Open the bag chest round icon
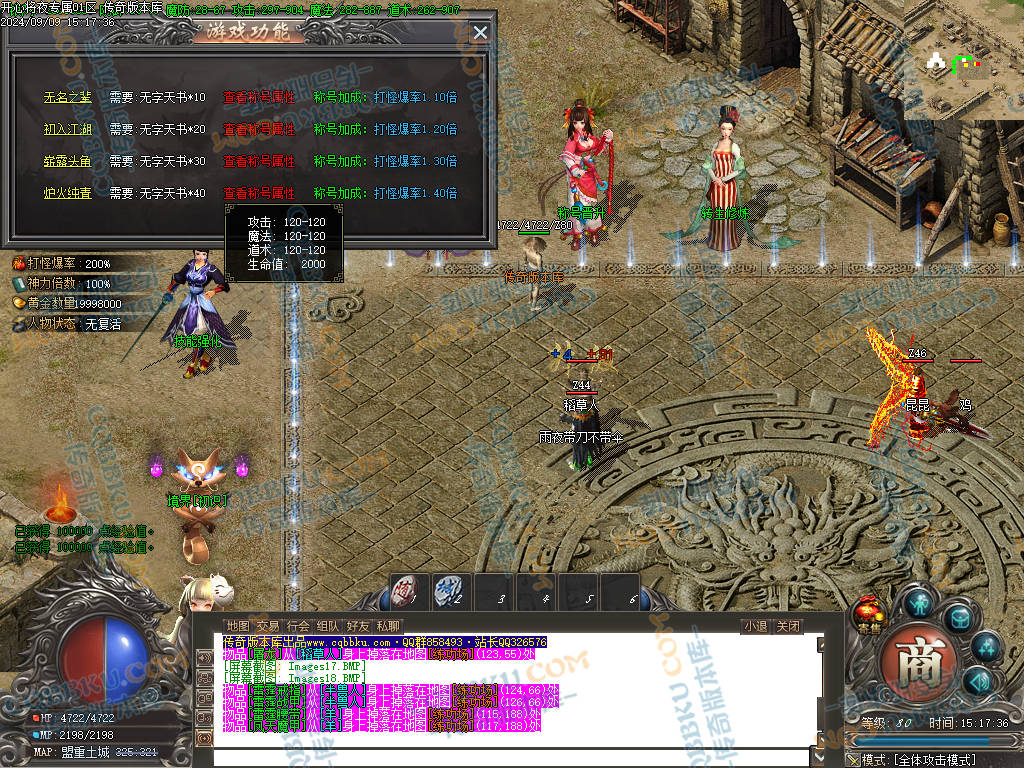 pyautogui.click(x=959, y=617)
